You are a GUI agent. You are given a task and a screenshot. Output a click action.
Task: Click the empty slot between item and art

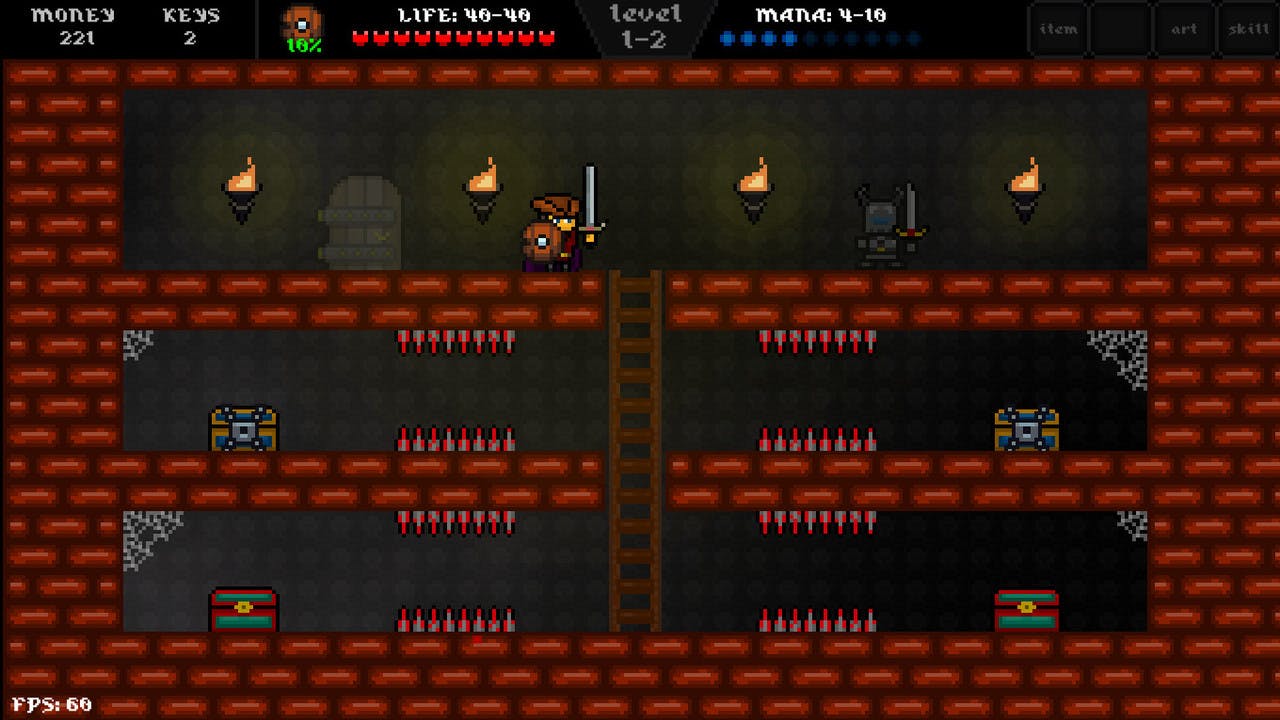[x=1121, y=28]
